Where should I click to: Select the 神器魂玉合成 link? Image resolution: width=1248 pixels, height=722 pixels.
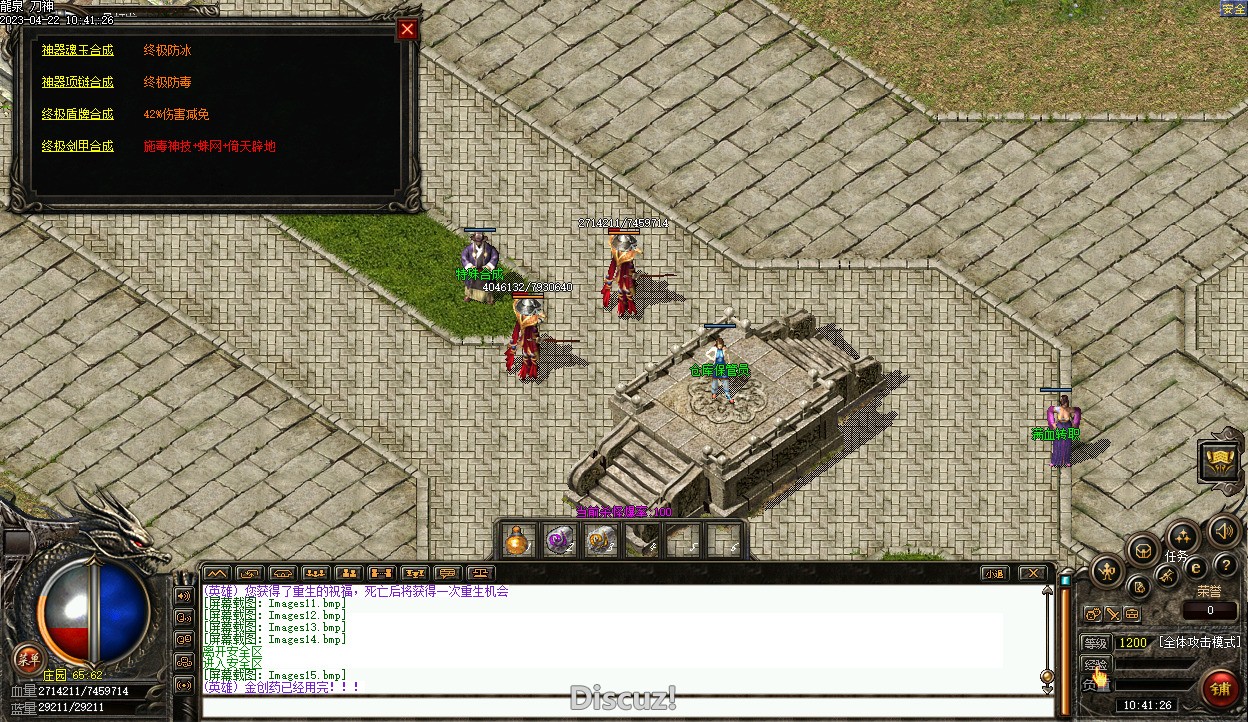pos(78,50)
